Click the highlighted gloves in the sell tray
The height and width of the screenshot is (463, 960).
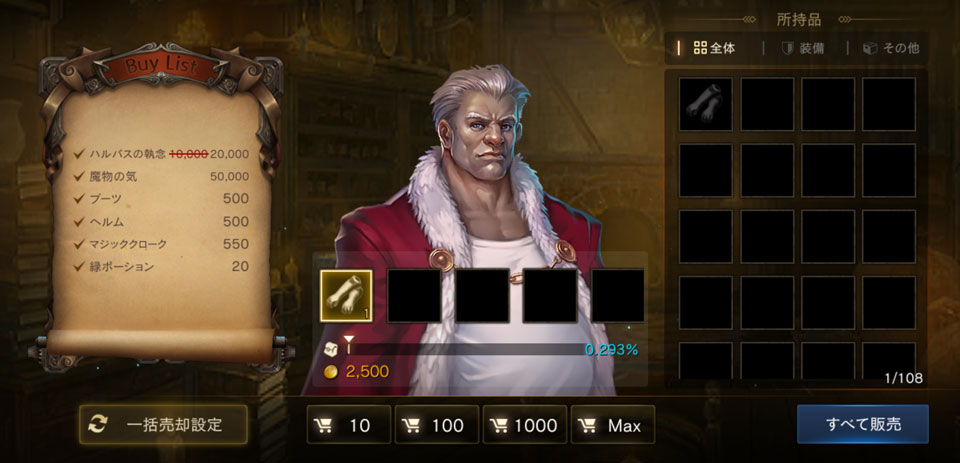tap(346, 296)
